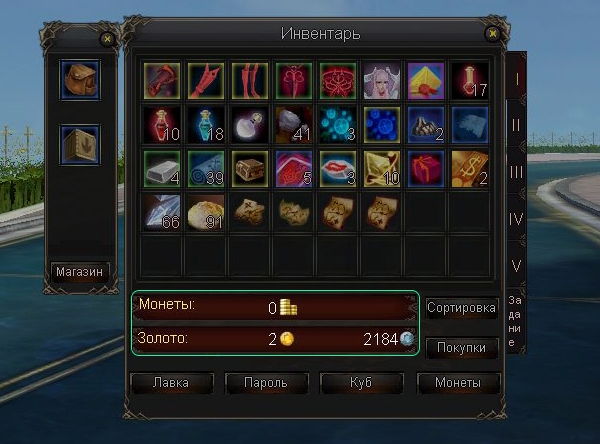Click the Сортировка sort button
The width and height of the screenshot is (600, 444).
tap(461, 308)
